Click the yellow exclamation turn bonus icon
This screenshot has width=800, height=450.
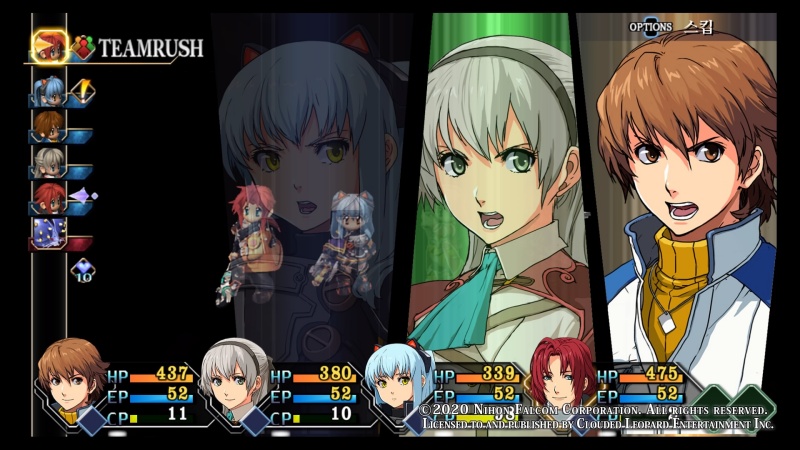tap(83, 91)
